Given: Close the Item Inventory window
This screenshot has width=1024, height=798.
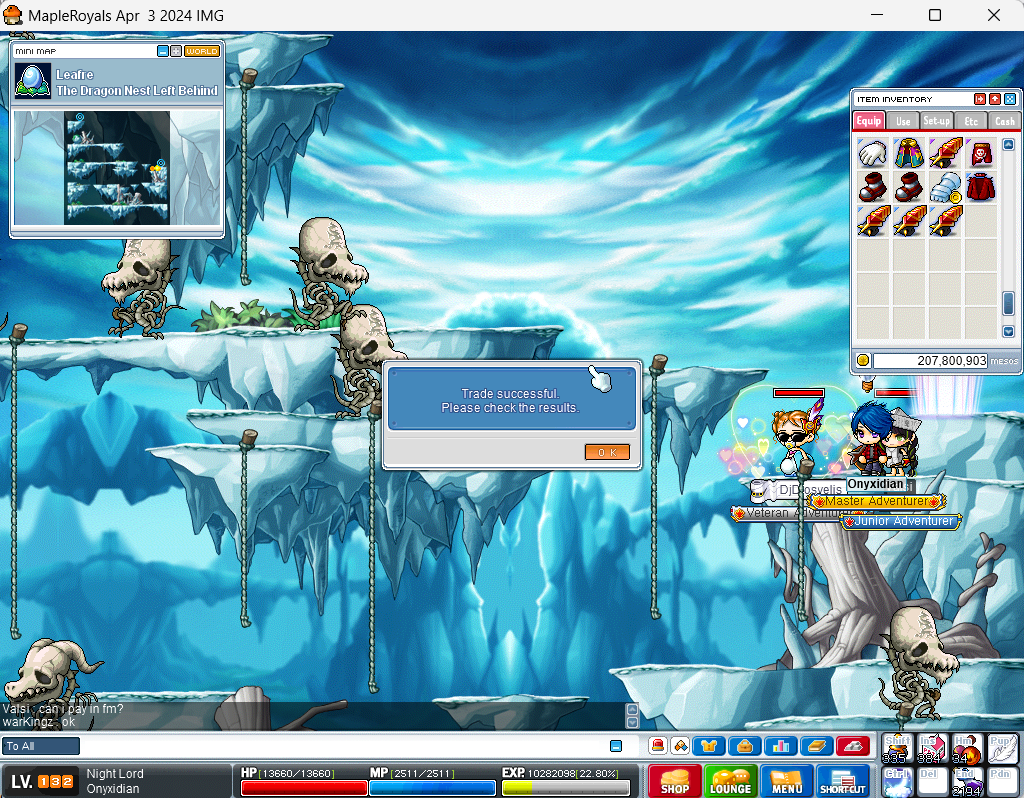Looking at the screenshot, I should 1010,99.
